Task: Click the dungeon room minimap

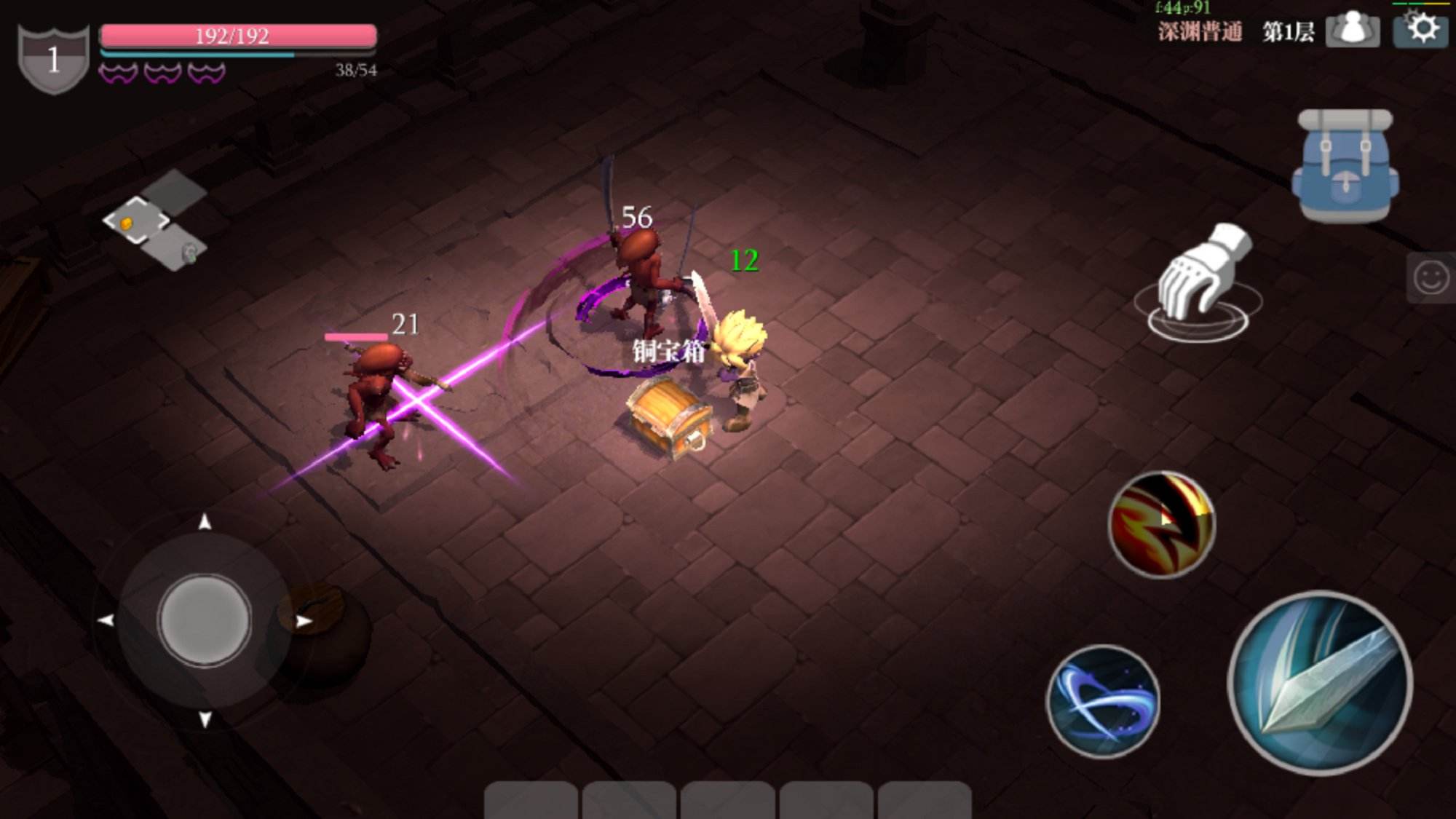Action: pos(154,221)
